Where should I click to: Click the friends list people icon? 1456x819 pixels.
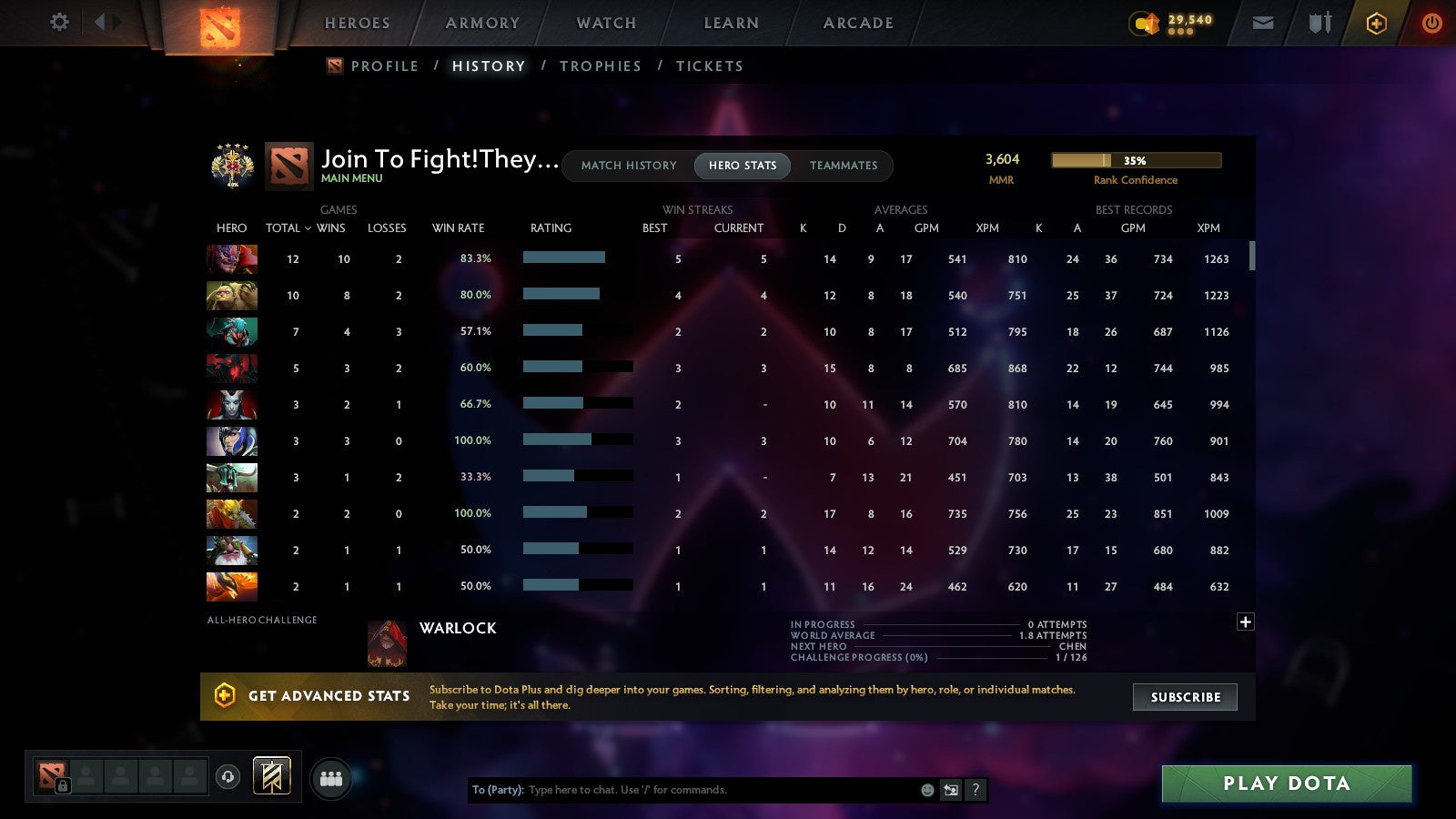[x=331, y=777]
